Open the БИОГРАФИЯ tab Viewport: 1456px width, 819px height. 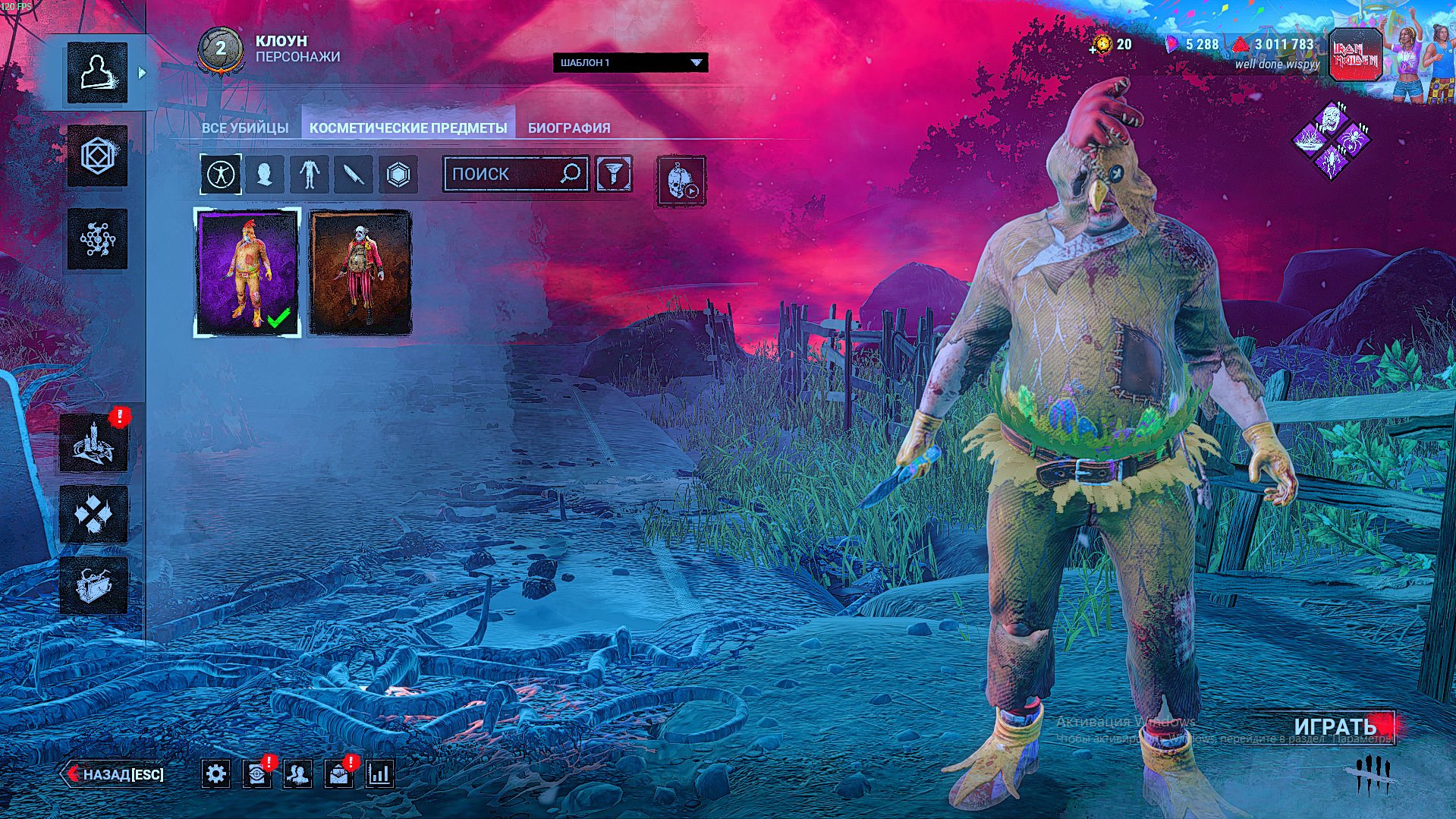(569, 128)
